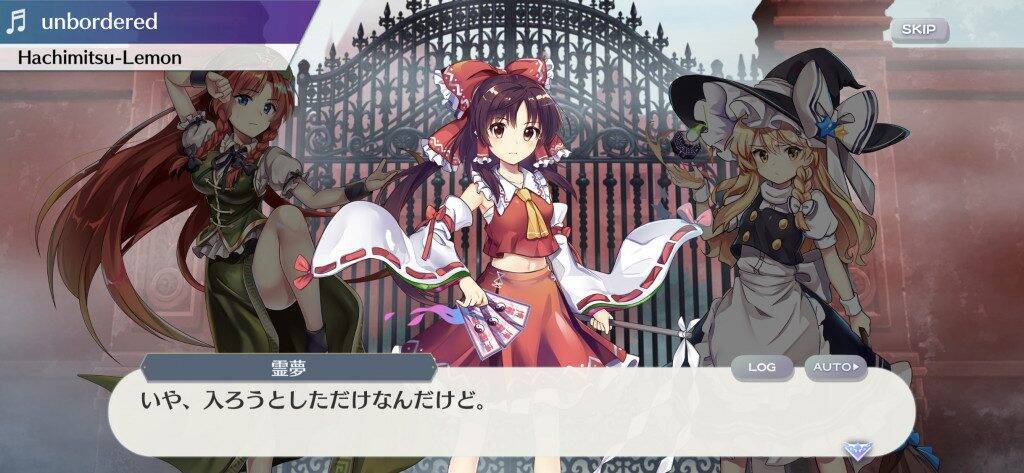Advance dialogue with the blue arrow indicator
This screenshot has width=1024, height=473.
point(854,449)
